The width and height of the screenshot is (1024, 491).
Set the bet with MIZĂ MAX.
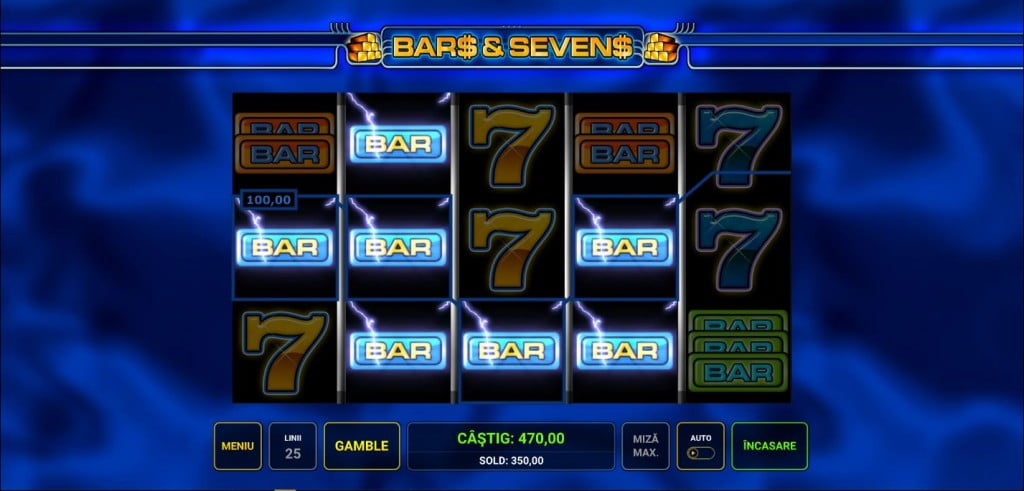646,446
